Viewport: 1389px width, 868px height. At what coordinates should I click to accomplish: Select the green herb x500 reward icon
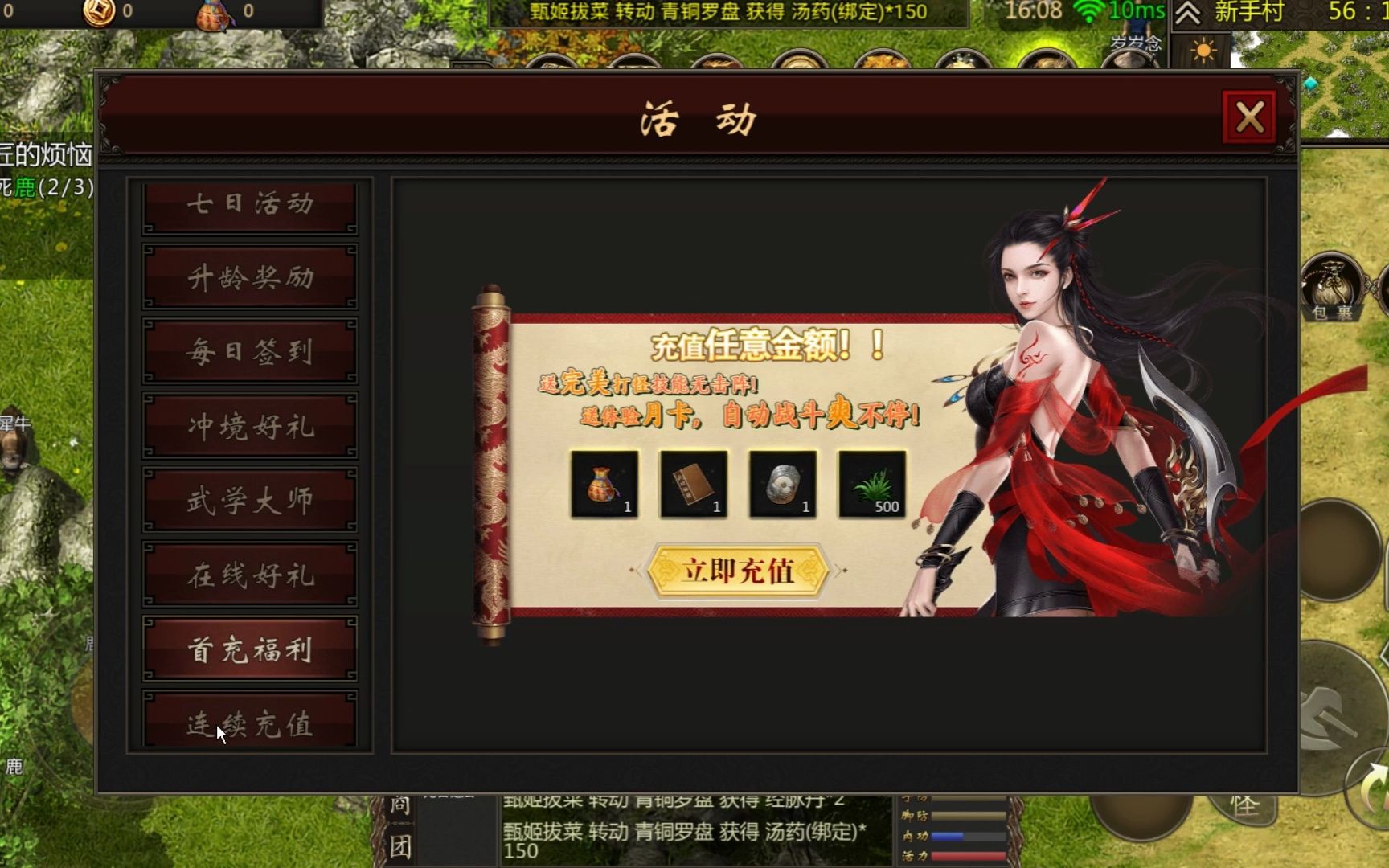871,482
